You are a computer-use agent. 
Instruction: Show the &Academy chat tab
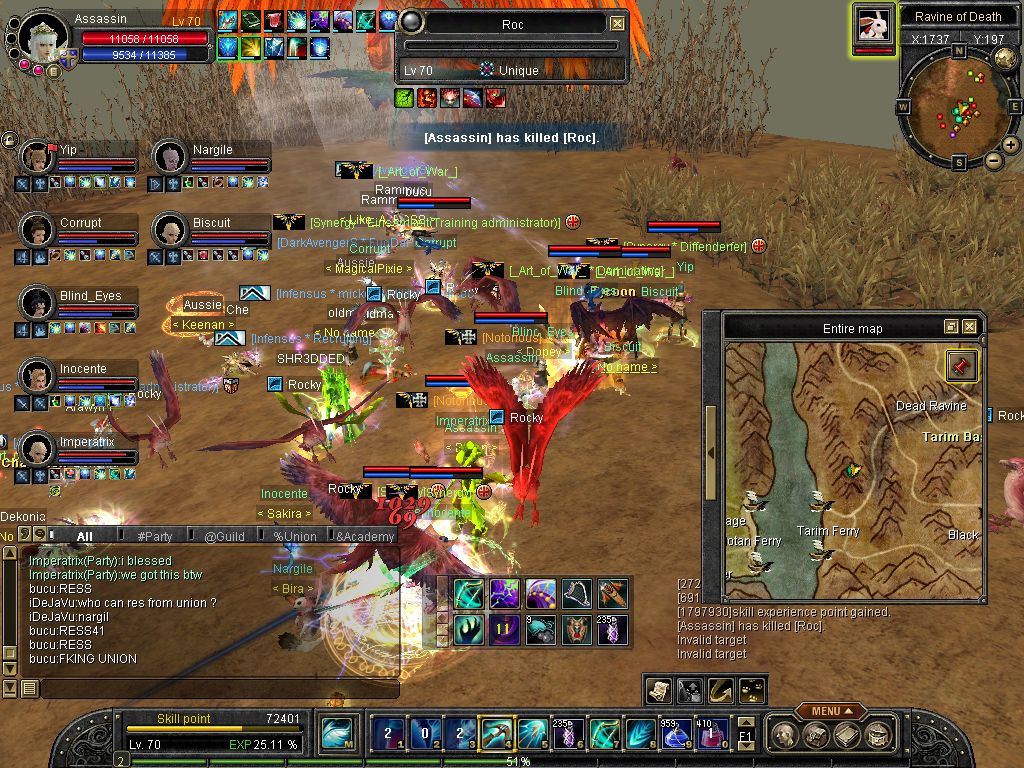tap(365, 537)
